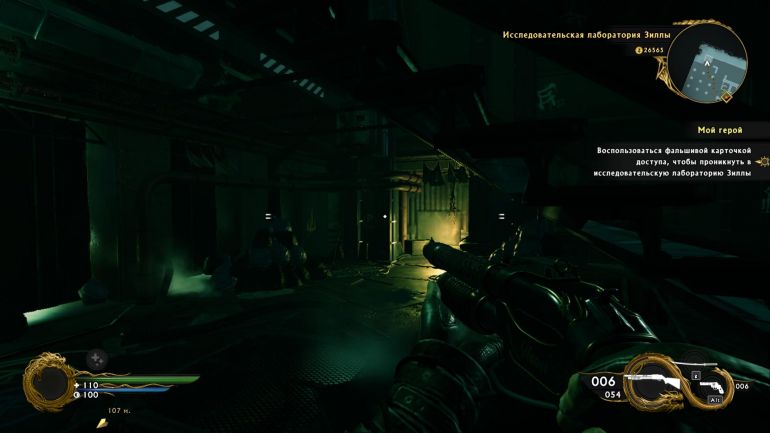770x433 pixels.
Task: Select the 'Мой герой' quest title
Action: coord(719,130)
